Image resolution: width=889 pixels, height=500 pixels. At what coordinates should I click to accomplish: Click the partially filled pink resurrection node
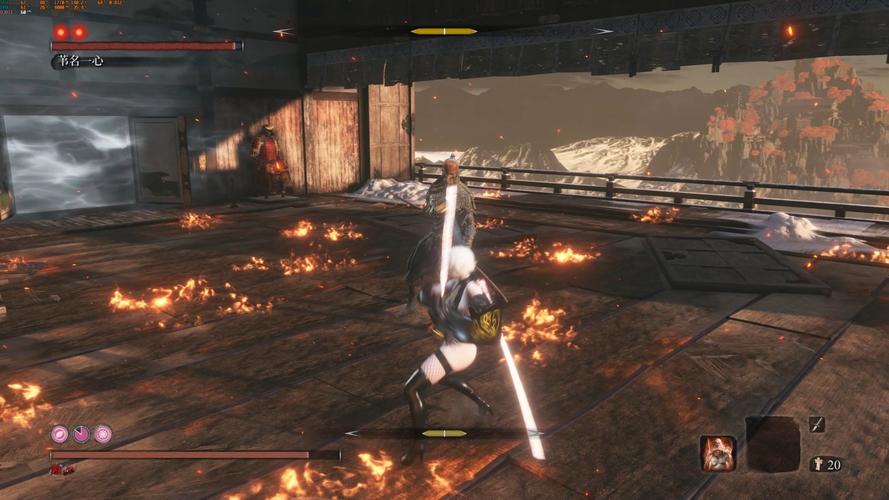coord(81,434)
